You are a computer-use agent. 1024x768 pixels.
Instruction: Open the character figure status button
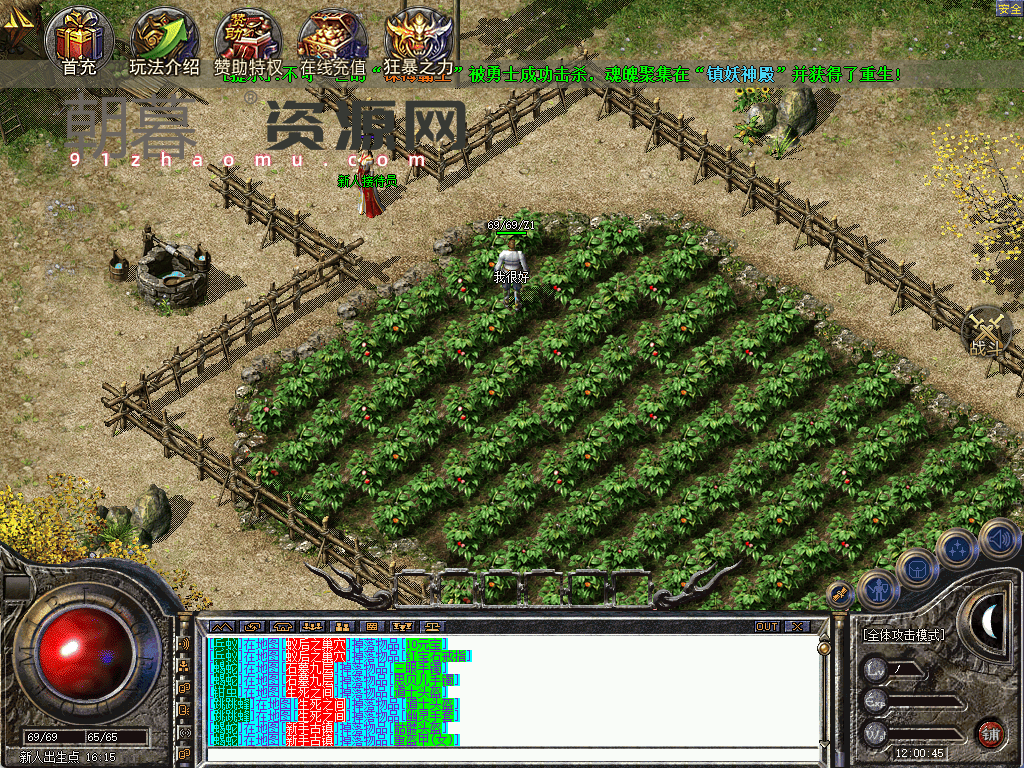[x=877, y=589]
